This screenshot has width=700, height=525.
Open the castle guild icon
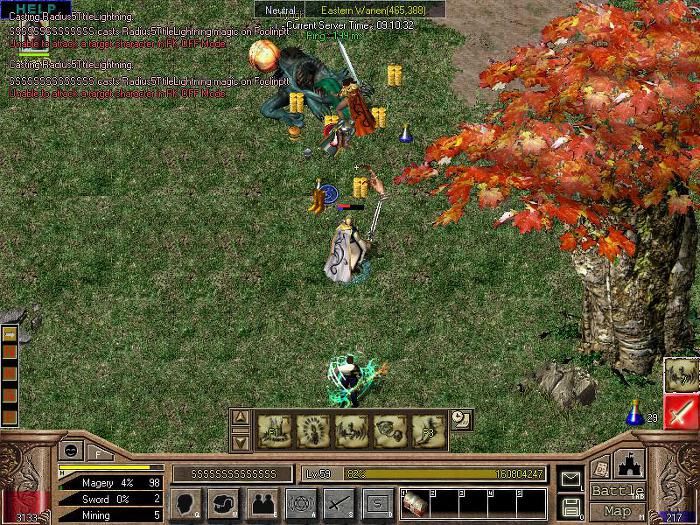coord(629,465)
